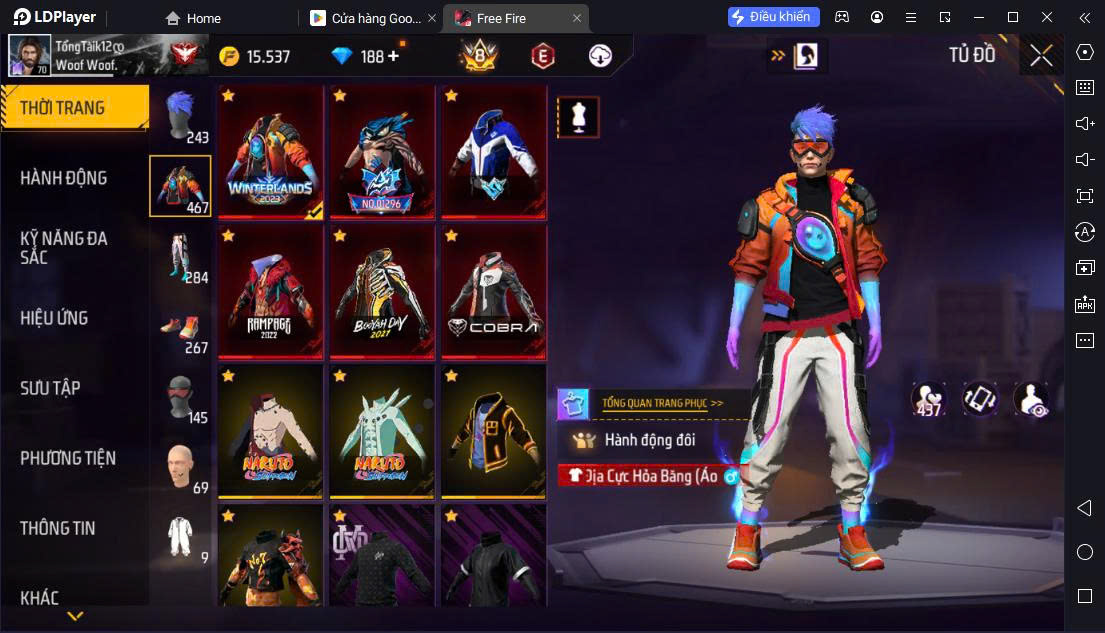Switch to the Sưu Tập tab
The height and width of the screenshot is (633, 1105).
(50, 388)
